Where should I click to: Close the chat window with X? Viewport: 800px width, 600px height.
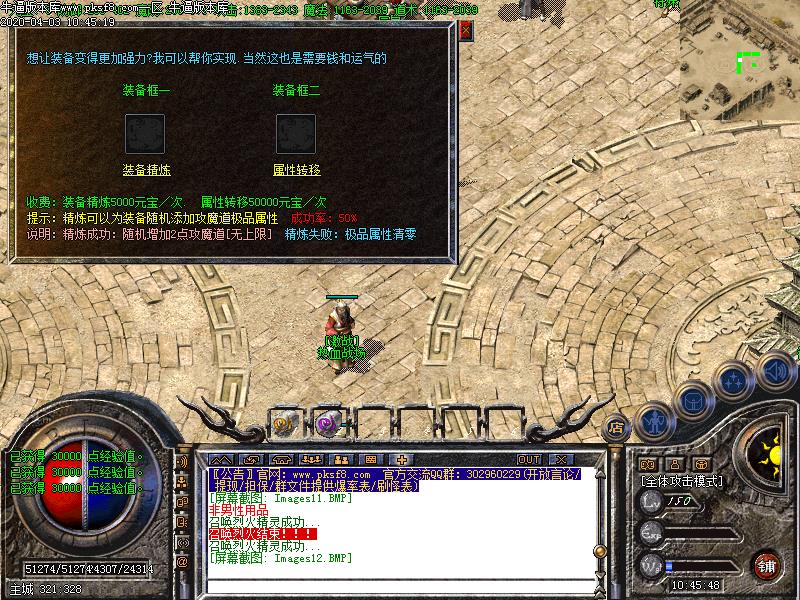(561, 459)
